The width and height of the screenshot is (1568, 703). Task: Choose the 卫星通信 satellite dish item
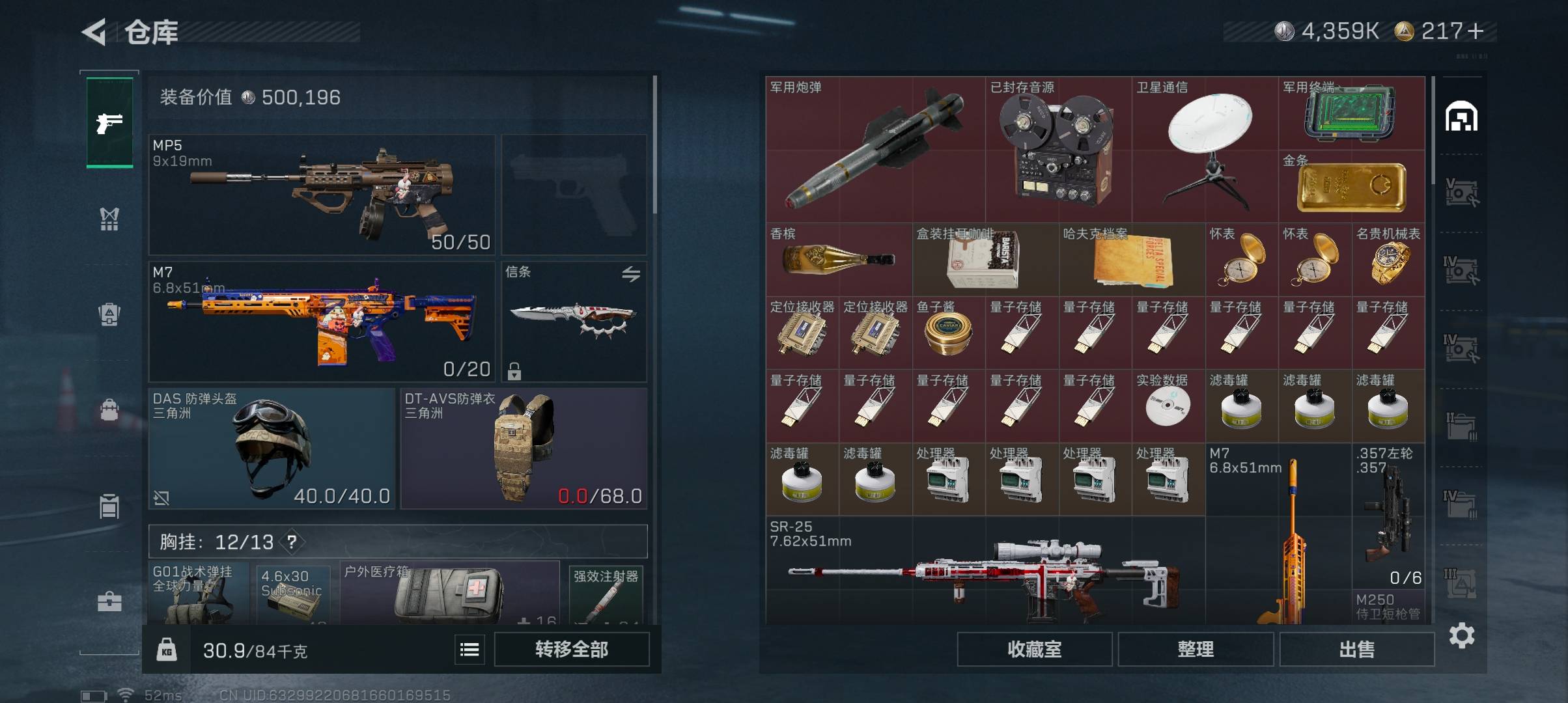(1205, 150)
